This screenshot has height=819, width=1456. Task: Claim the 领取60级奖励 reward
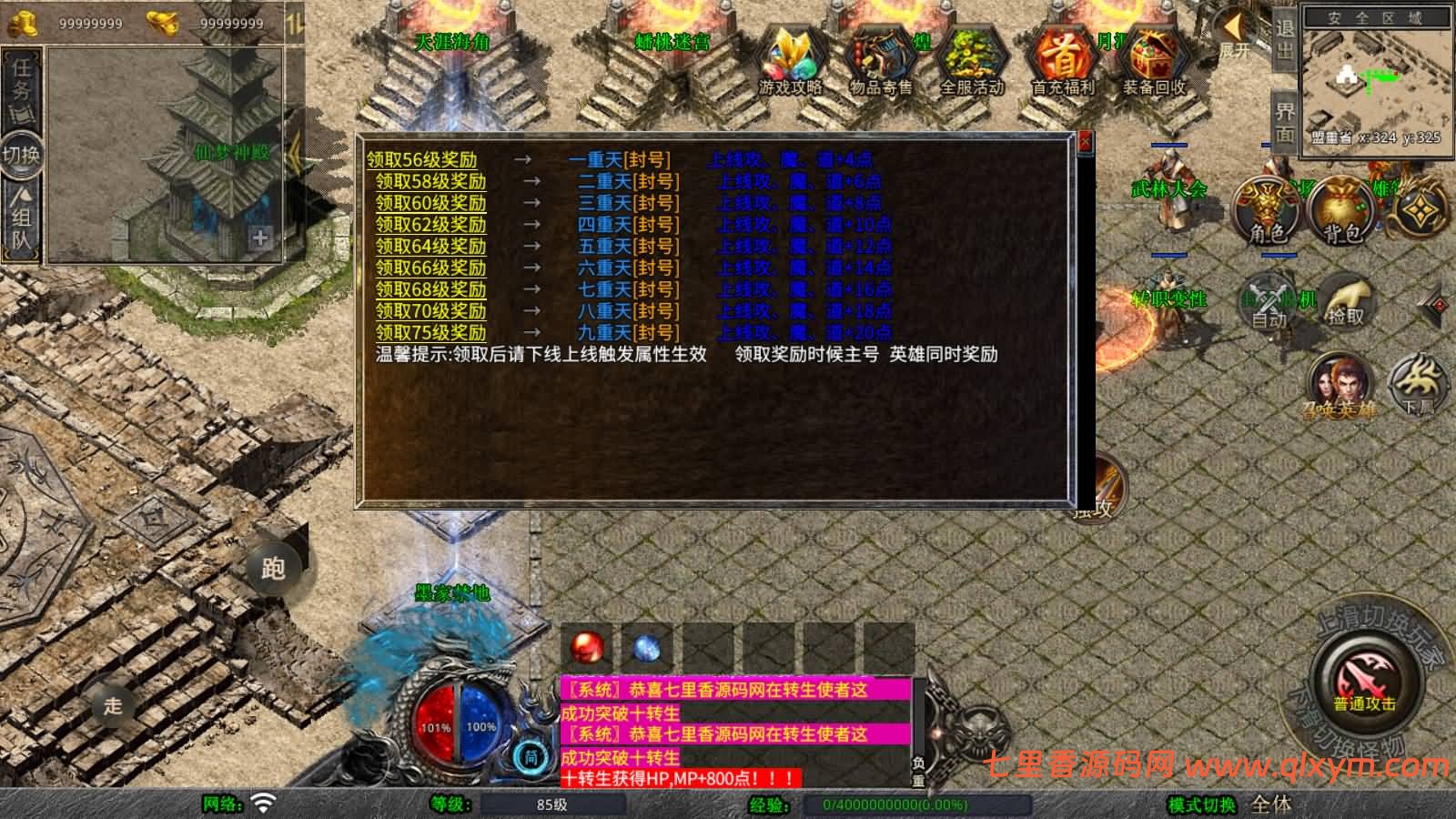click(x=430, y=203)
